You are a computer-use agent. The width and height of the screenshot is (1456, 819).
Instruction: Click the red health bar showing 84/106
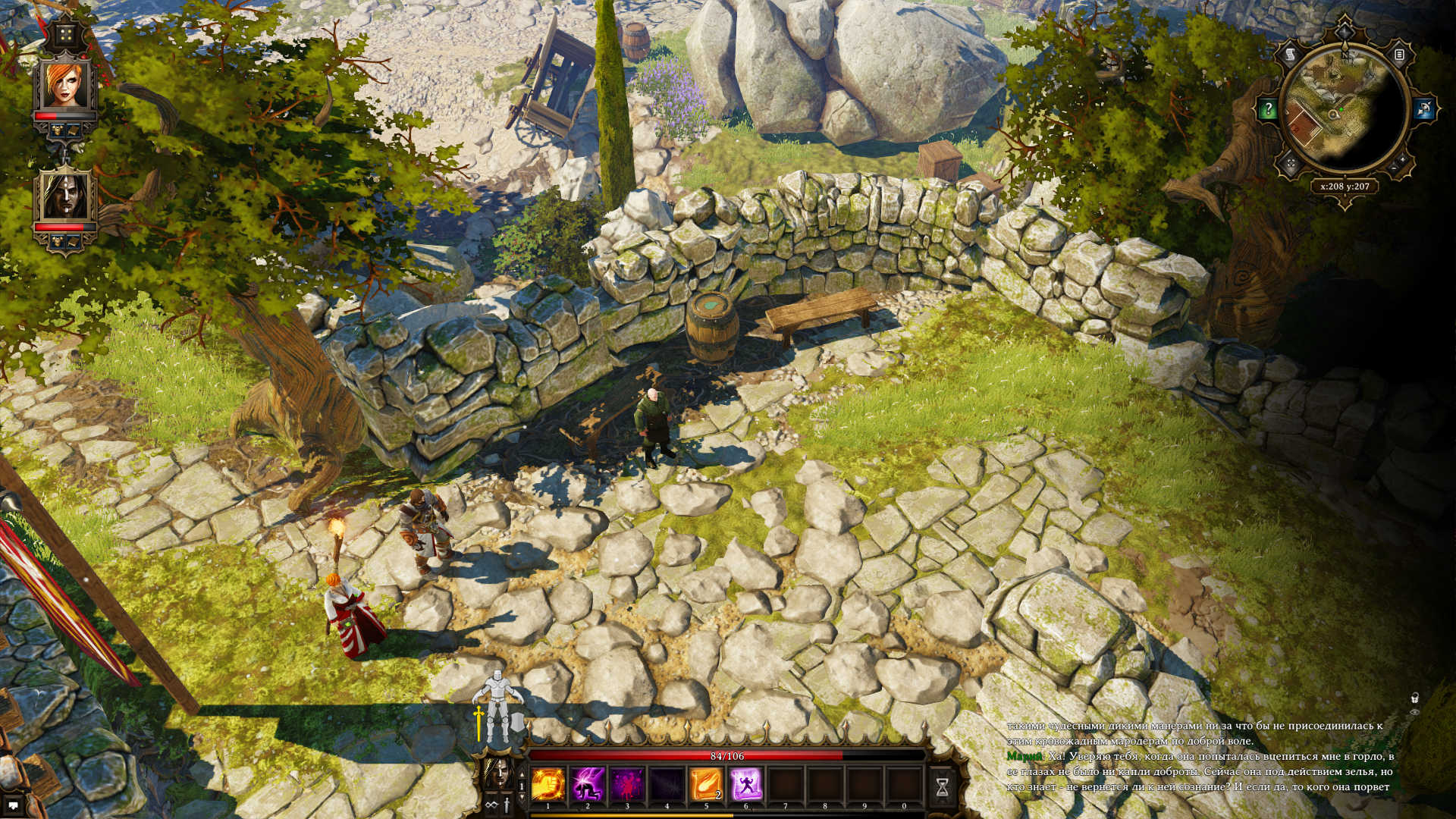point(726,755)
